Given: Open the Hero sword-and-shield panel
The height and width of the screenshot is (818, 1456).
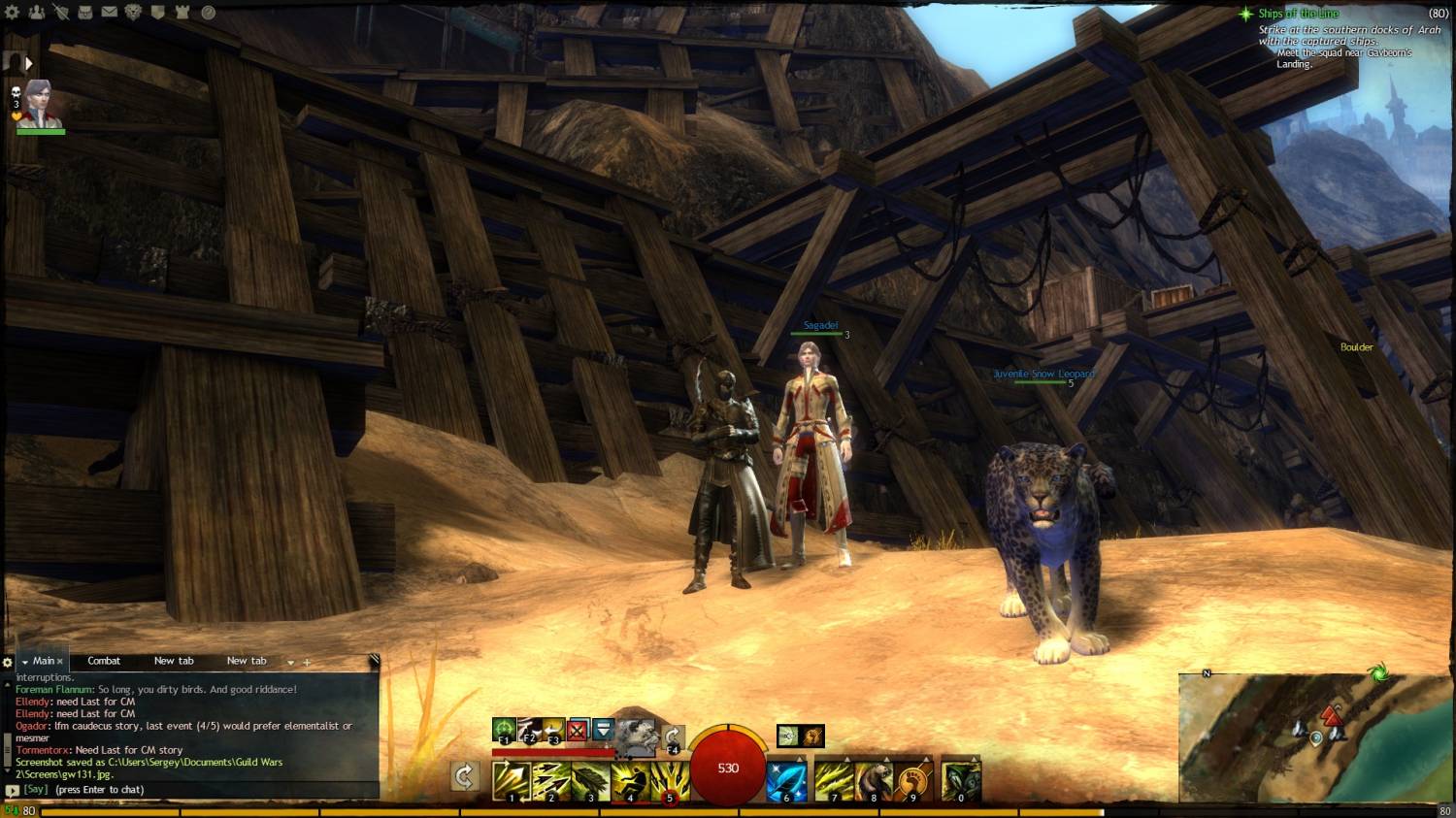Looking at the screenshot, I should [61, 13].
